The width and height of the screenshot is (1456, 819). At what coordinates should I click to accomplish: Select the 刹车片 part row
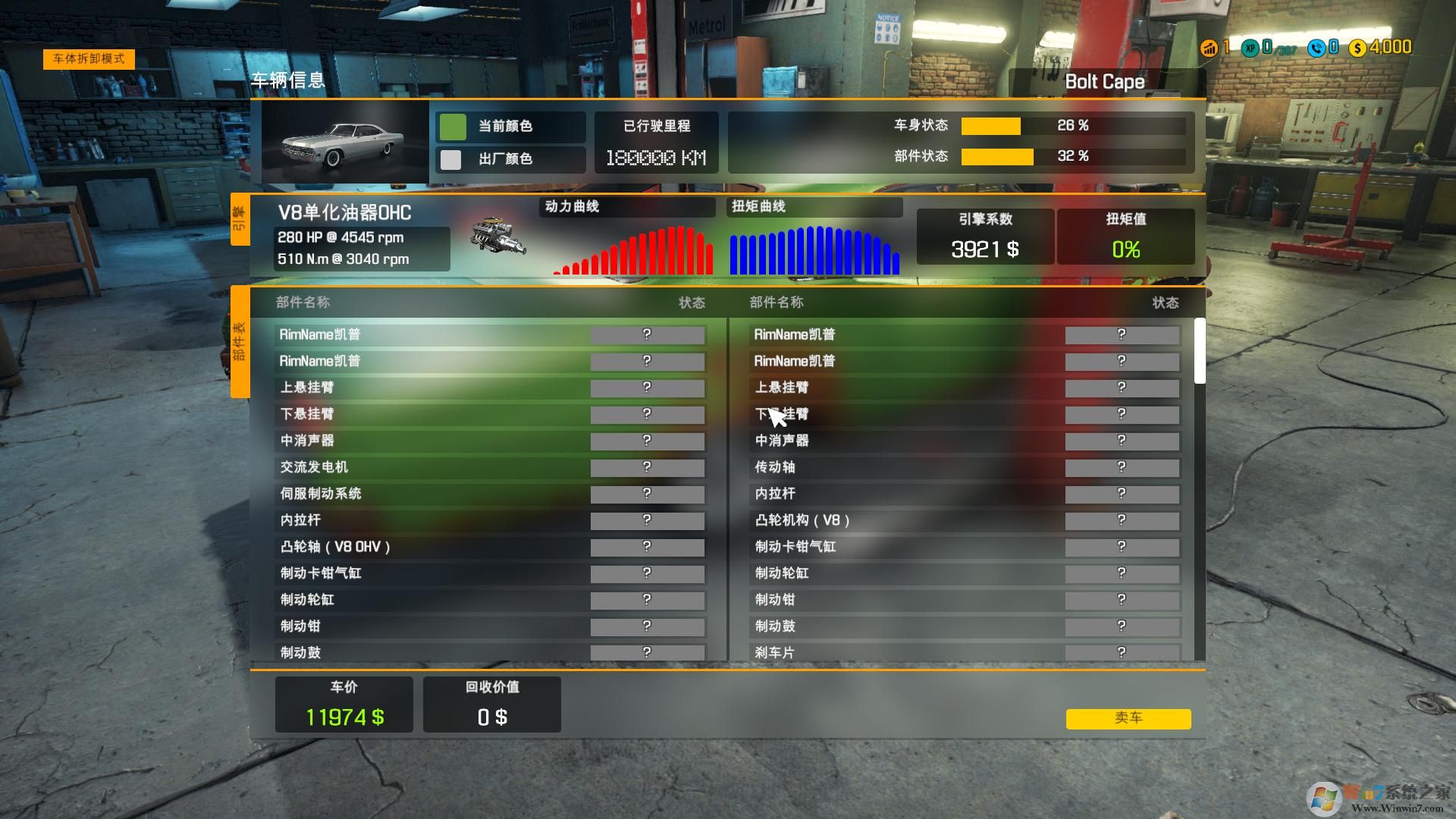click(x=965, y=652)
